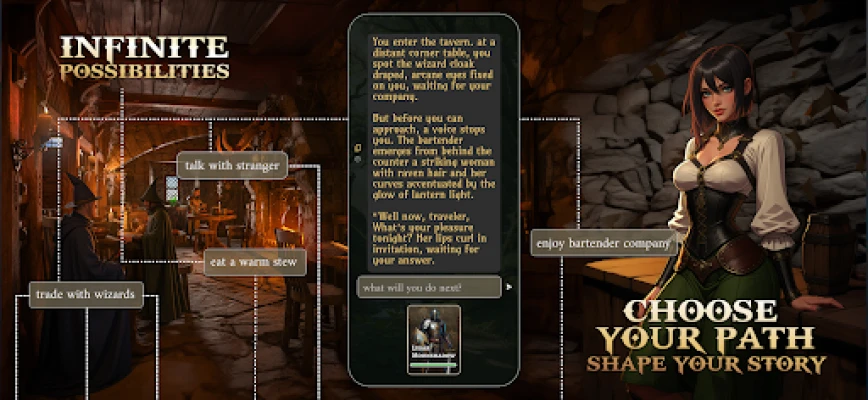Click the "what will you do next?" input box
Image resolution: width=868 pixels, height=400 pixels.
coord(429,287)
